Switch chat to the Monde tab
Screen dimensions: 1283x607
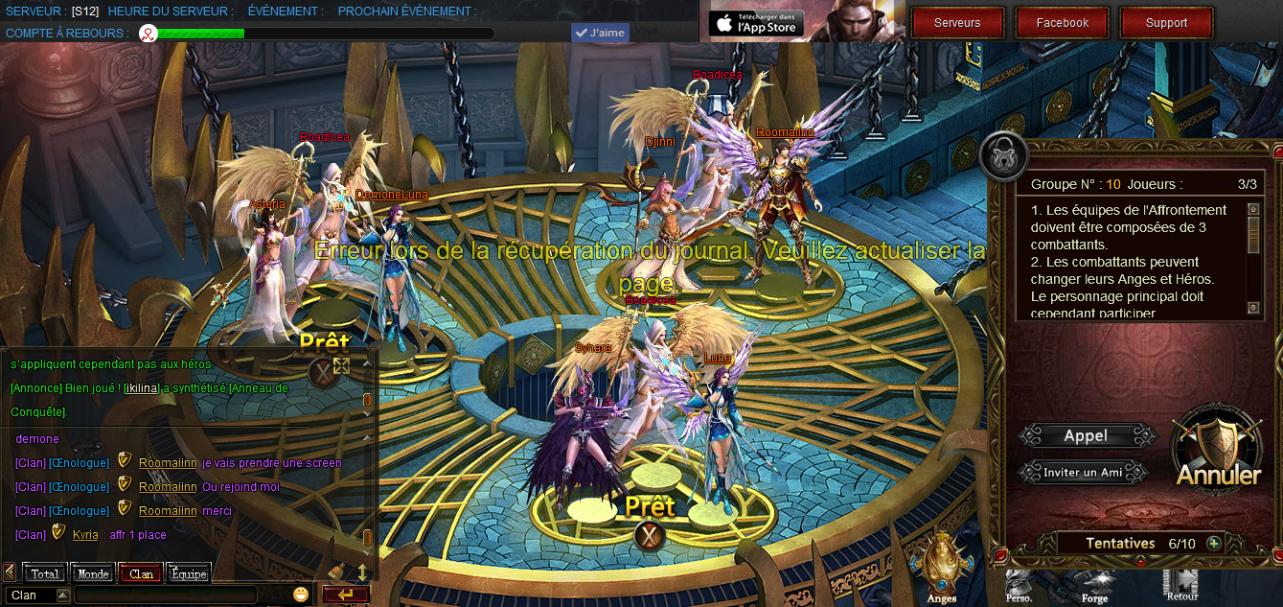[x=93, y=574]
